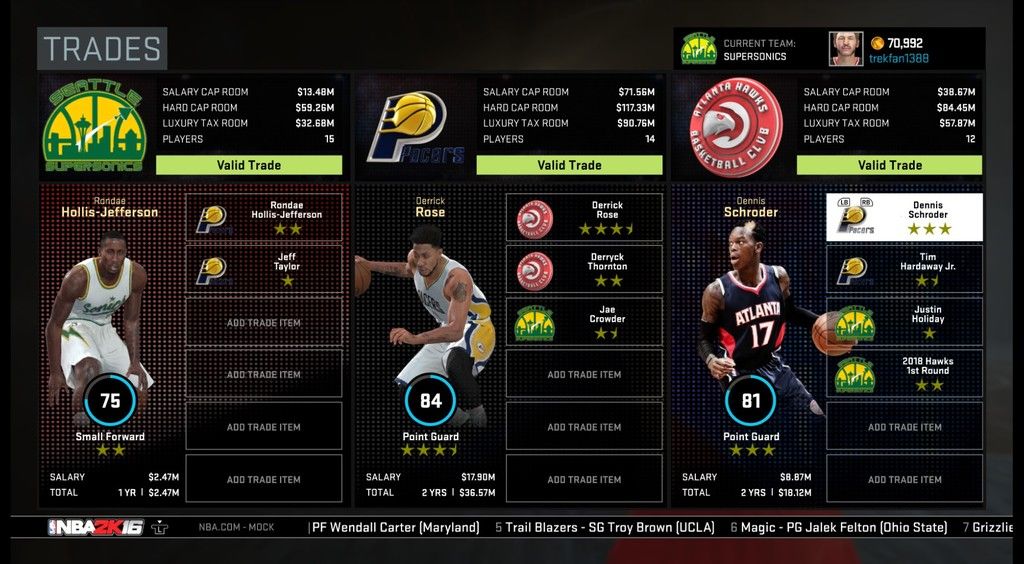Click the highlighted Dennis Schroder trade row
The image size is (1024, 564).
pyautogui.click(x=905, y=217)
